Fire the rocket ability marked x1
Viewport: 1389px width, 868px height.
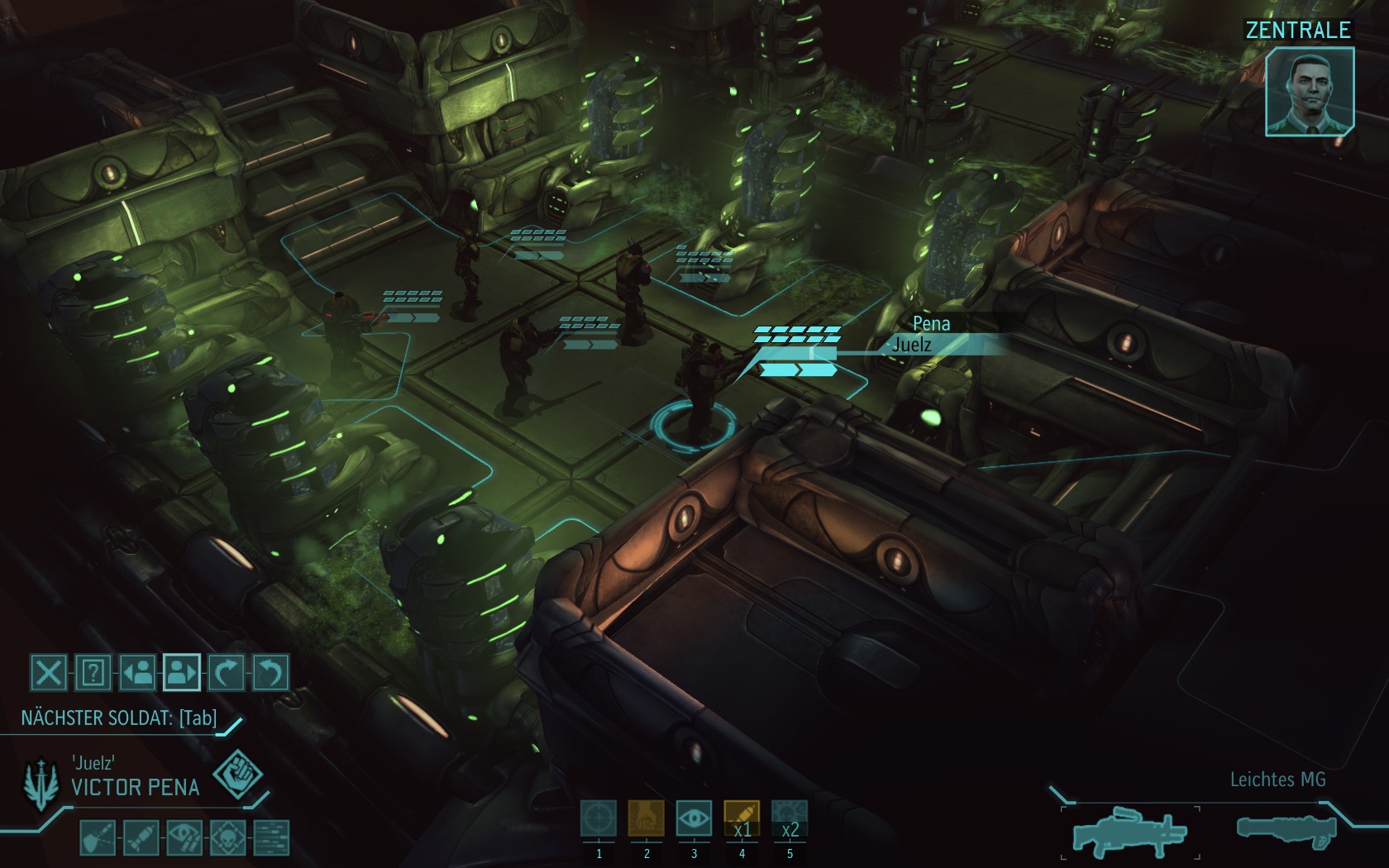coord(742,819)
